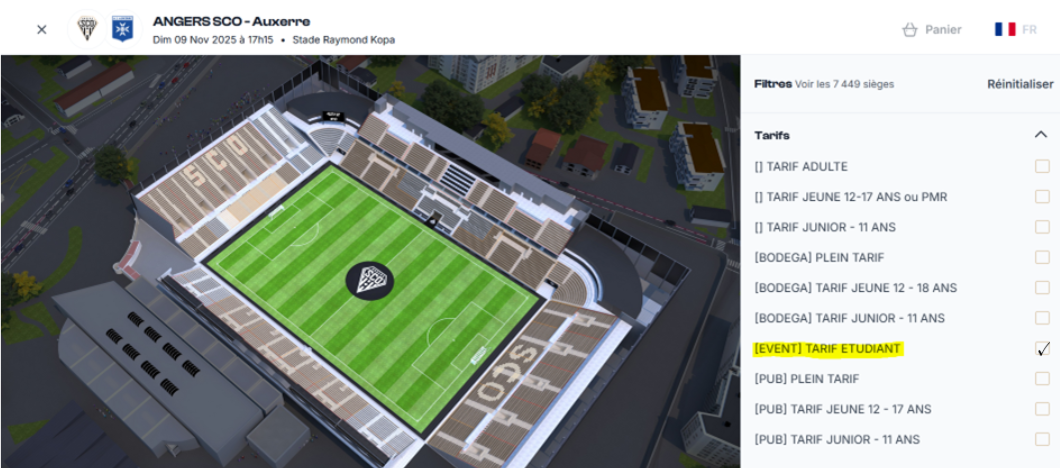
Task: Tick the [PUB] PLEIN TARIF checkbox
Action: tap(1042, 379)
